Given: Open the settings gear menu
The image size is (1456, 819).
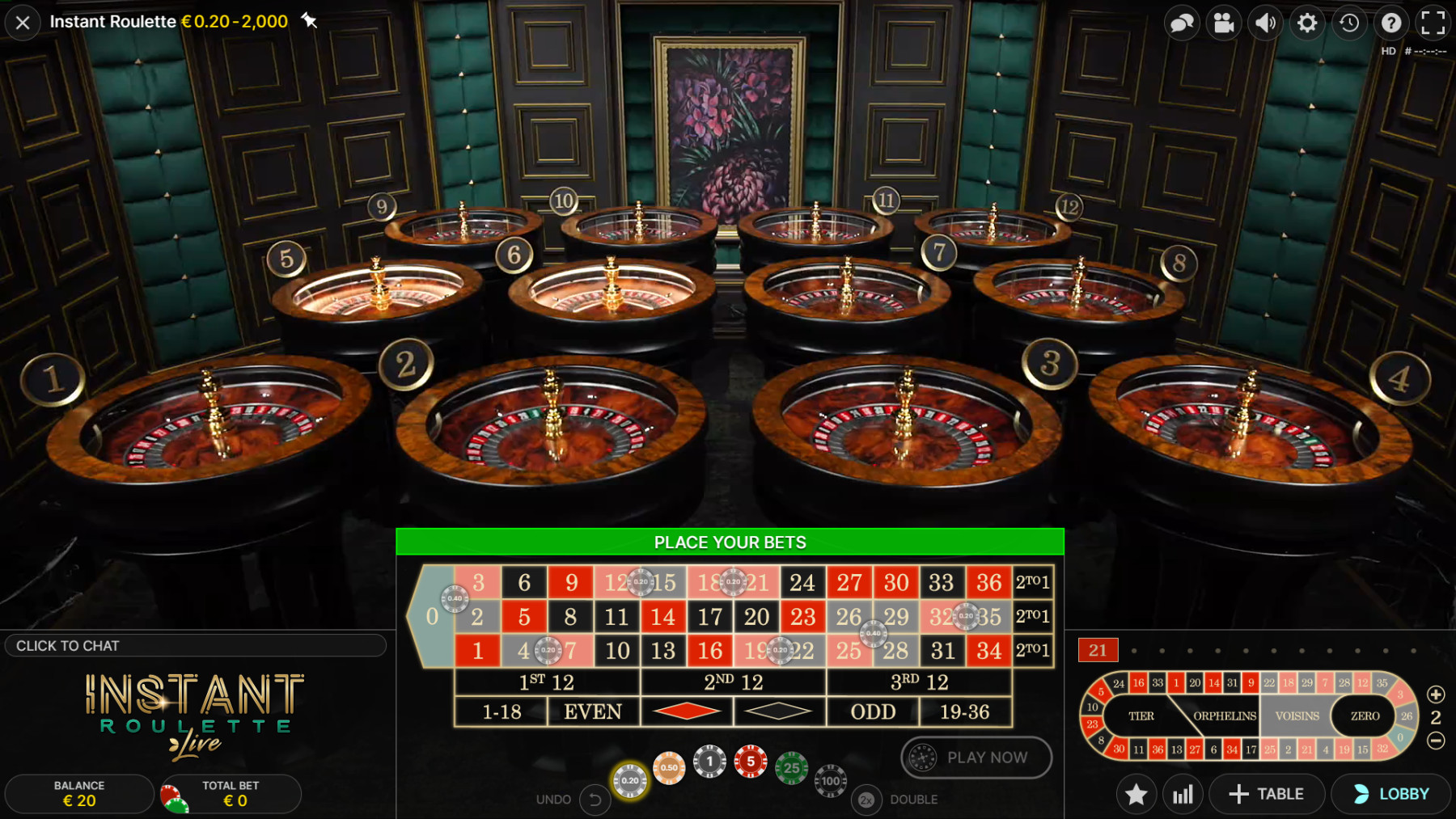Looking at the screenshot, I should coord(1307,23).
